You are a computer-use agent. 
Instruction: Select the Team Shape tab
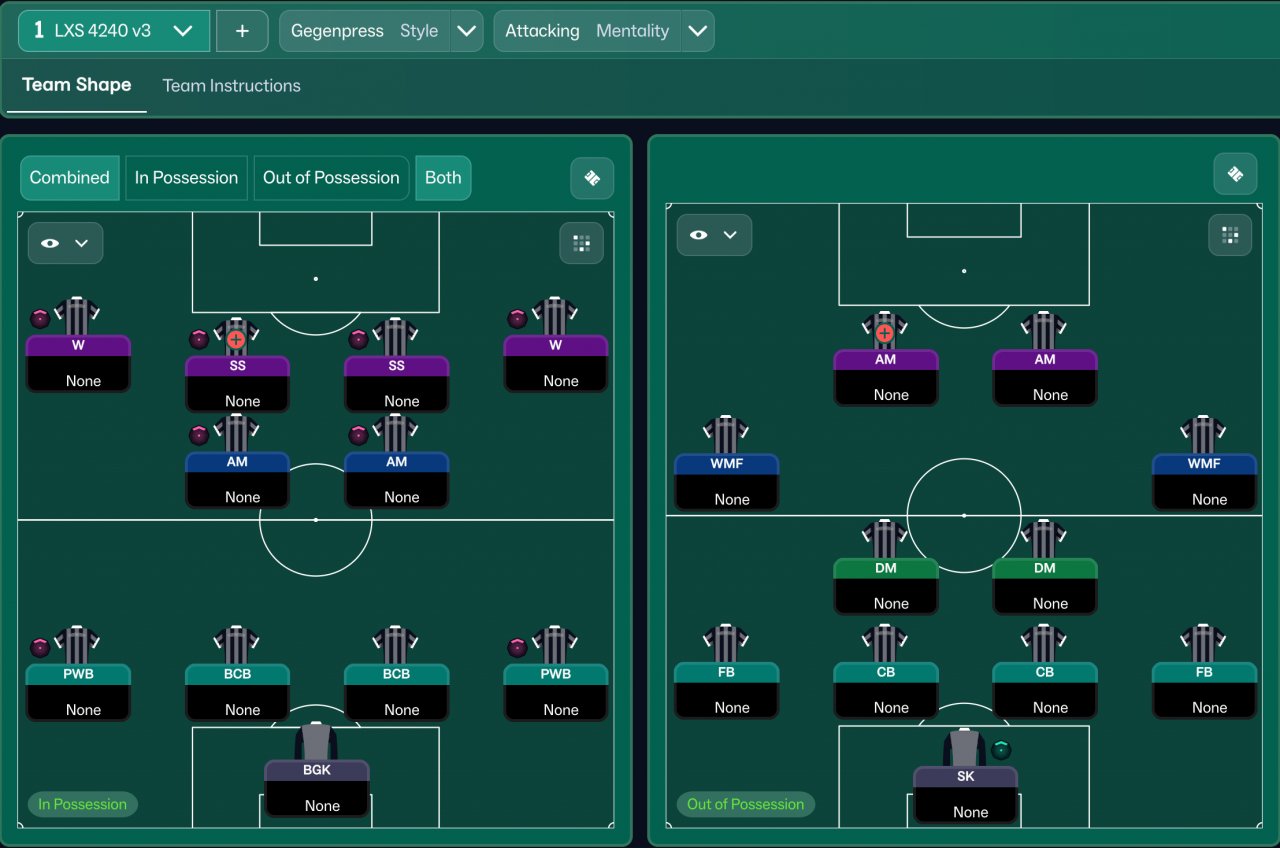click(77, 85)
